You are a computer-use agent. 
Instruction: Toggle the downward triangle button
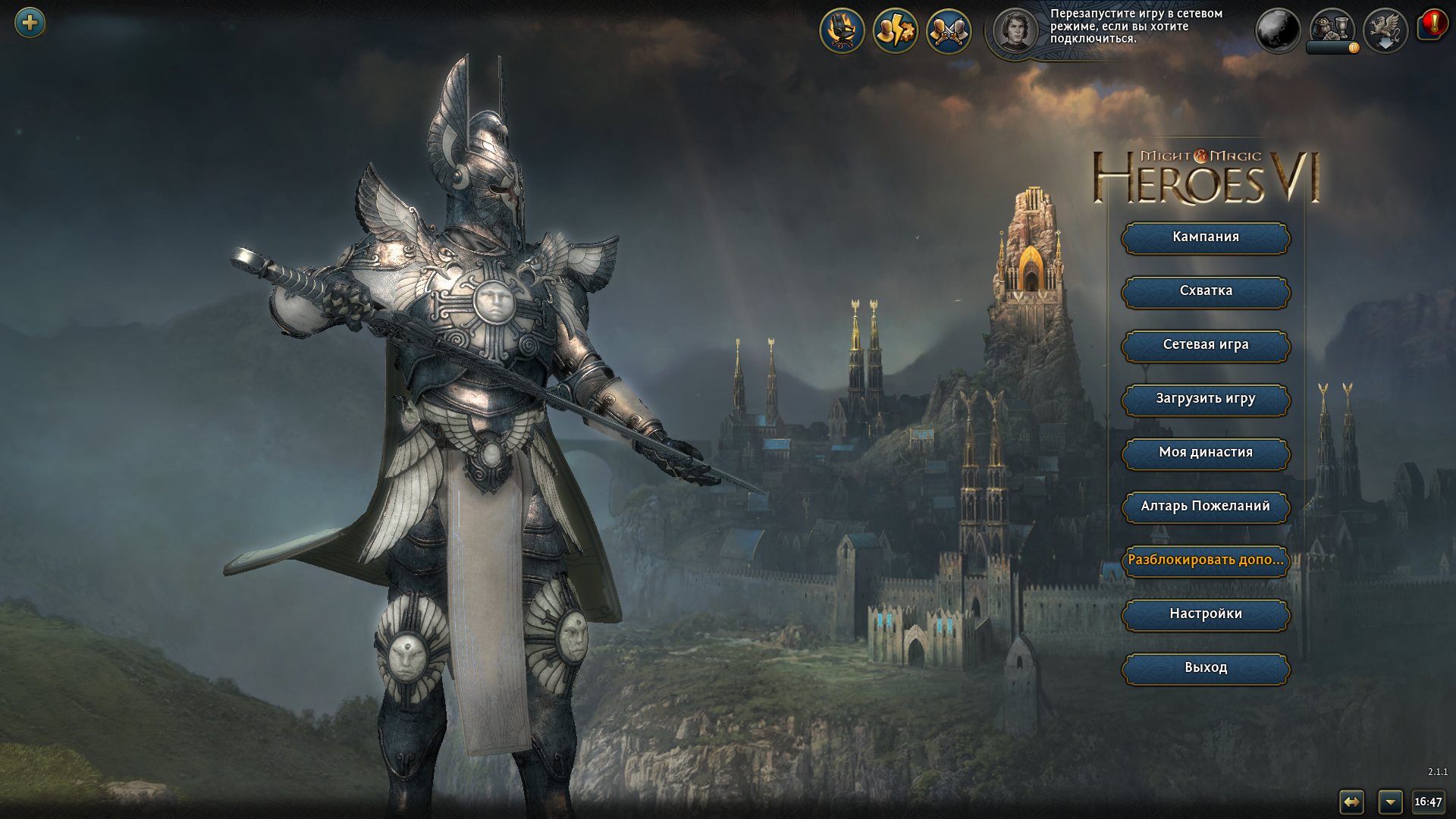(x=1390, y=802)
